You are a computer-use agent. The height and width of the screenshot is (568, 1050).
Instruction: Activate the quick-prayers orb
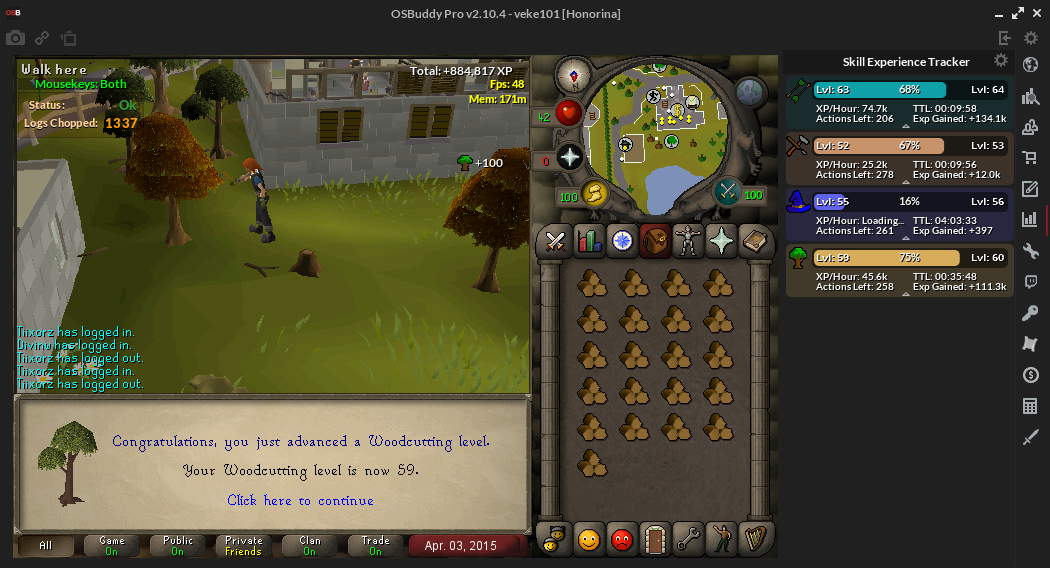570,157
